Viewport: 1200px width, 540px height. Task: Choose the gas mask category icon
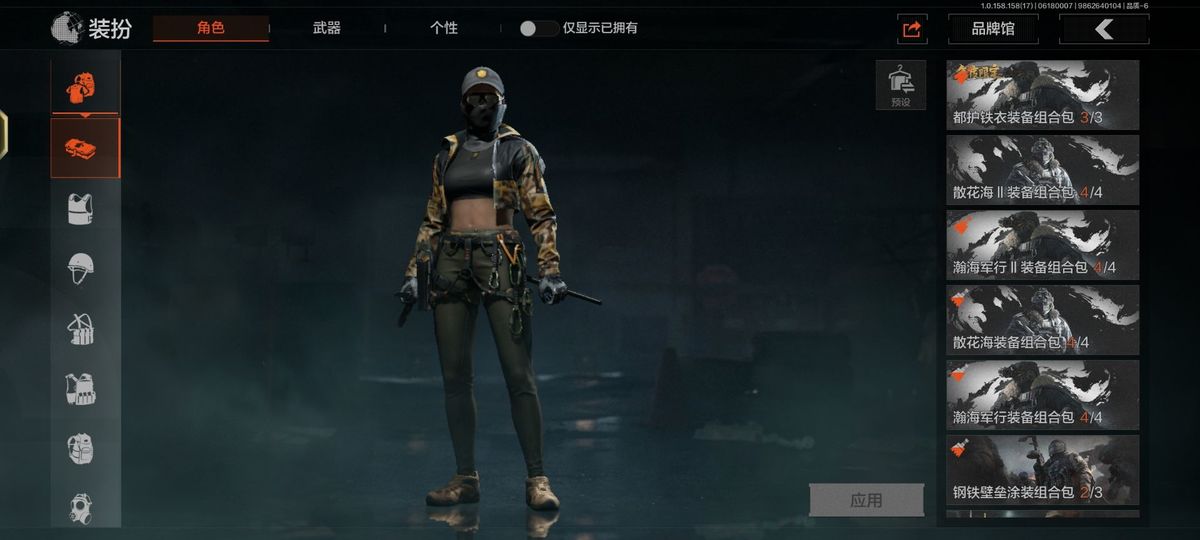pyautogui.click(x=80, y=508)
